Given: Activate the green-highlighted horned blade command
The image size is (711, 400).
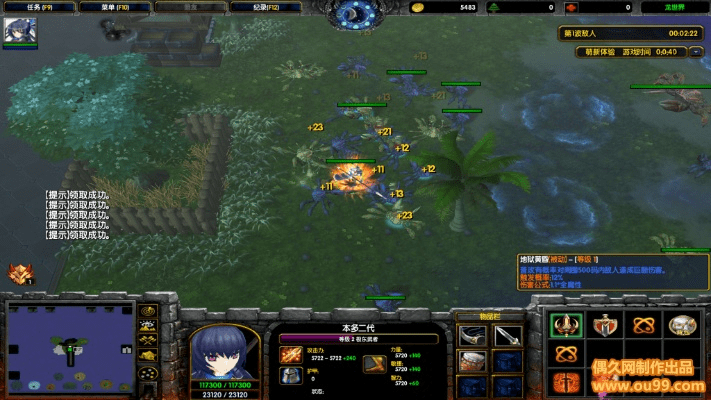Looking at the screenshot, I should click(x=567, y=325).
